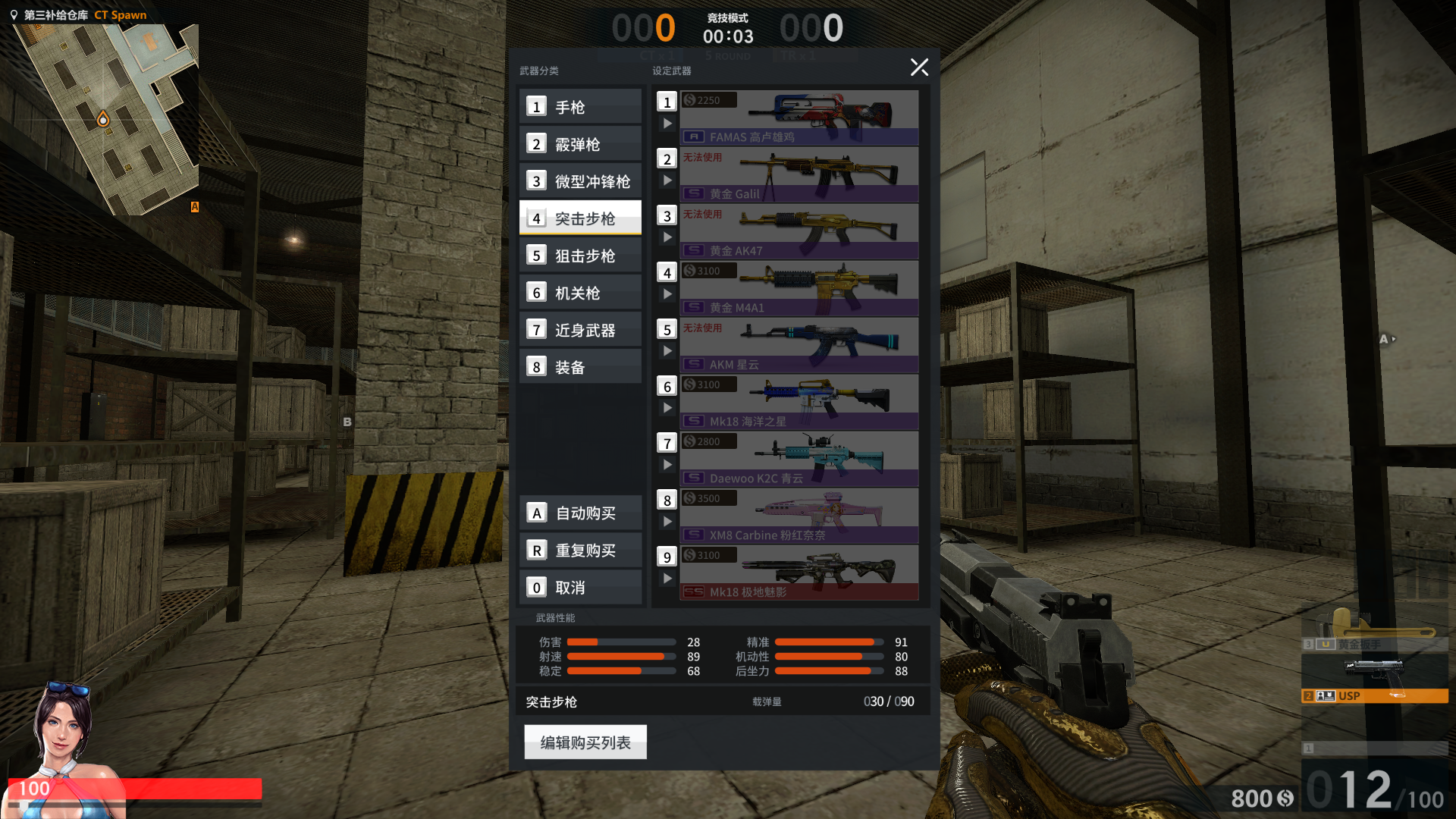Open 编辑购买列表 edit buy list
This screenshot has height=819, width=1456.
(585, 742)
